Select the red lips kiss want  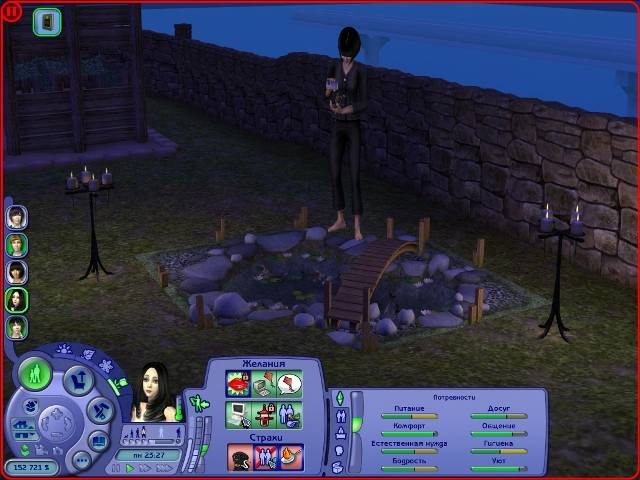238,384
